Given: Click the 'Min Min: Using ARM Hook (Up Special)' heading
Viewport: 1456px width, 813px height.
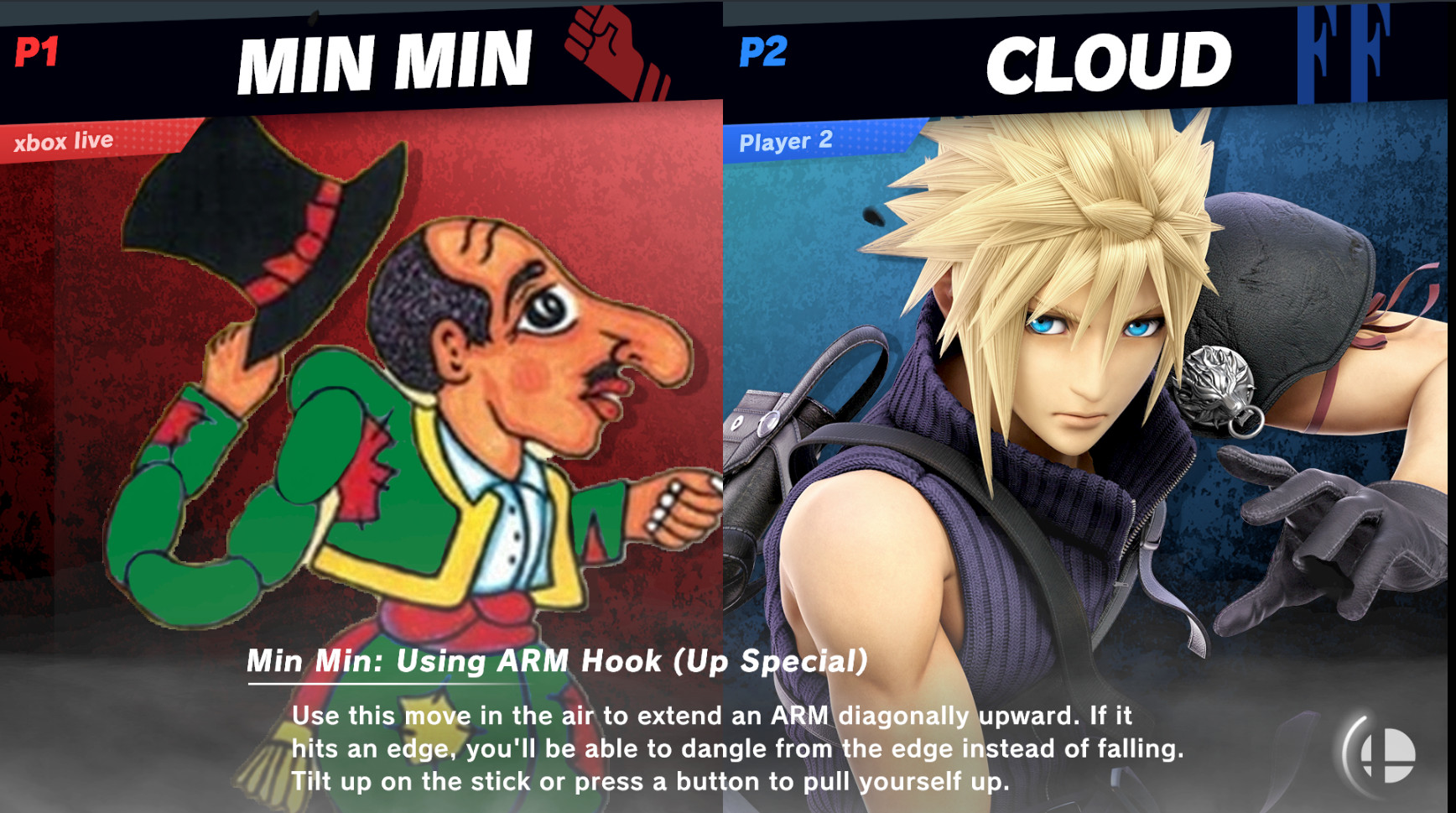Looking at the screenshot, I should click(557, 662).
